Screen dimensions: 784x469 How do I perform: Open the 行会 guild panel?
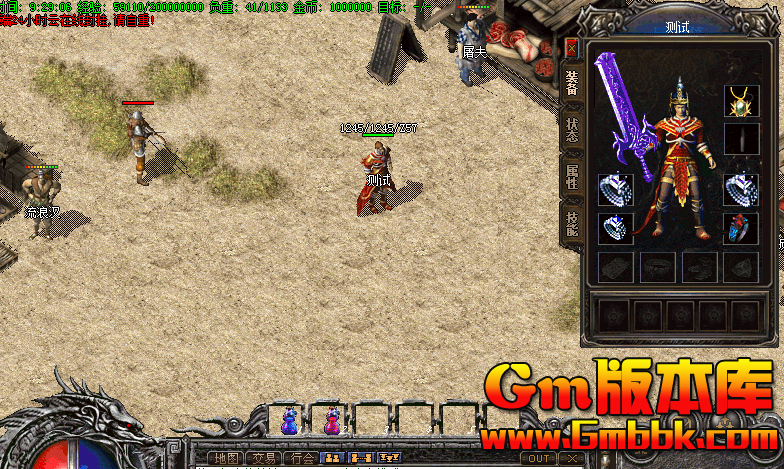click(300, 458)
